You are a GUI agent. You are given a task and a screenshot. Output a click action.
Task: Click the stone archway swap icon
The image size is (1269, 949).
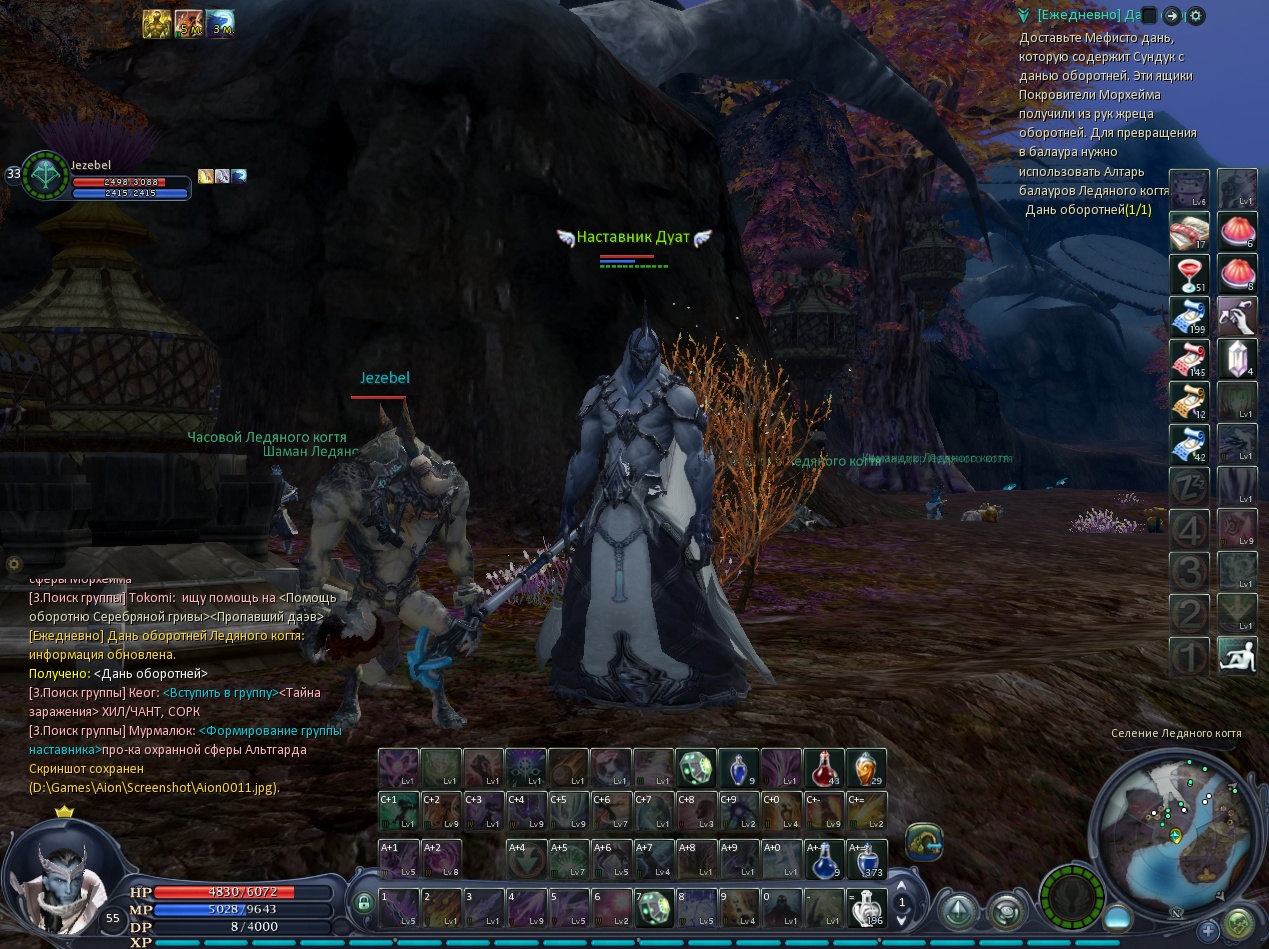point(924,842)
